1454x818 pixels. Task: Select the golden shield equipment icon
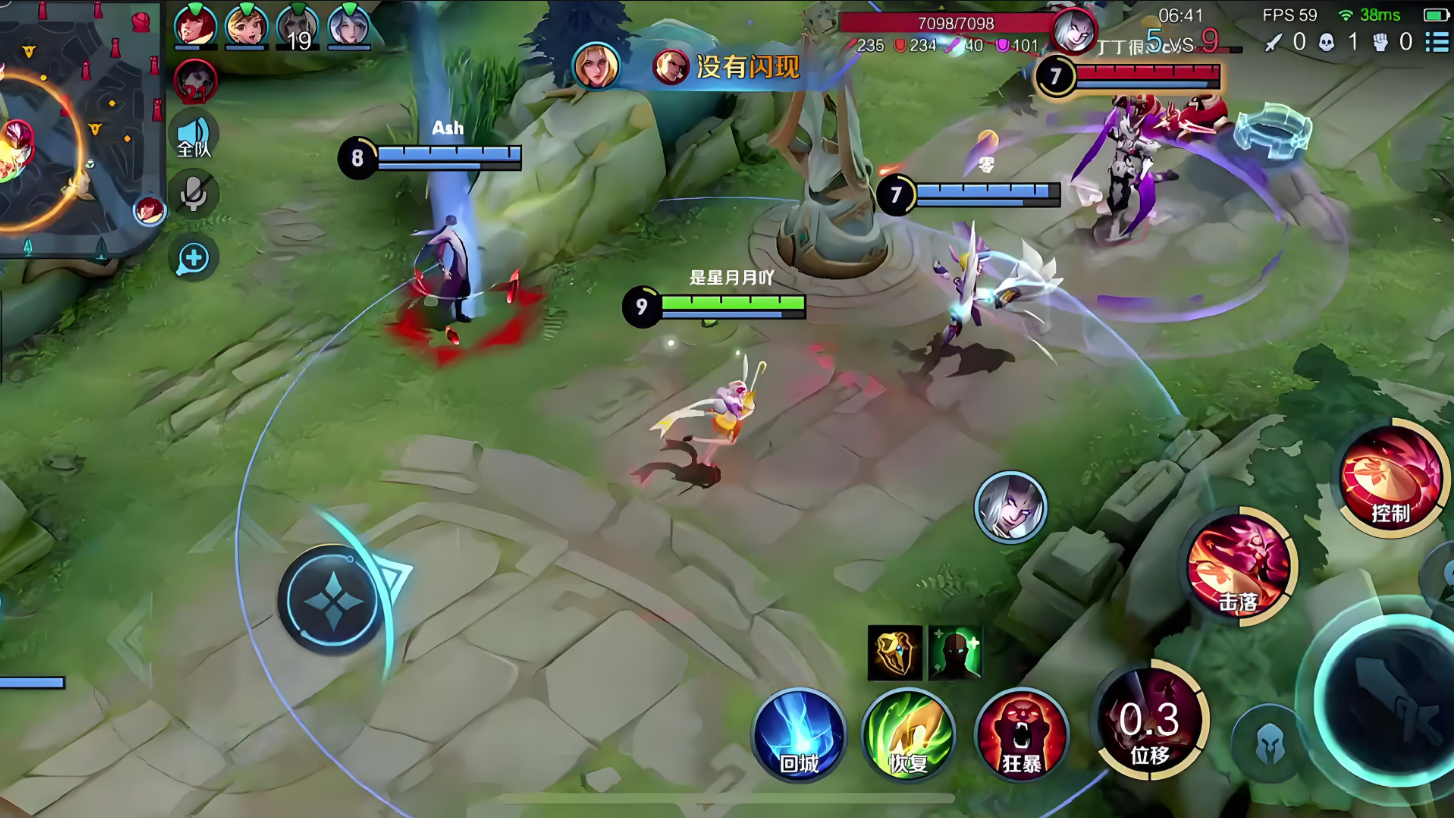894,653
